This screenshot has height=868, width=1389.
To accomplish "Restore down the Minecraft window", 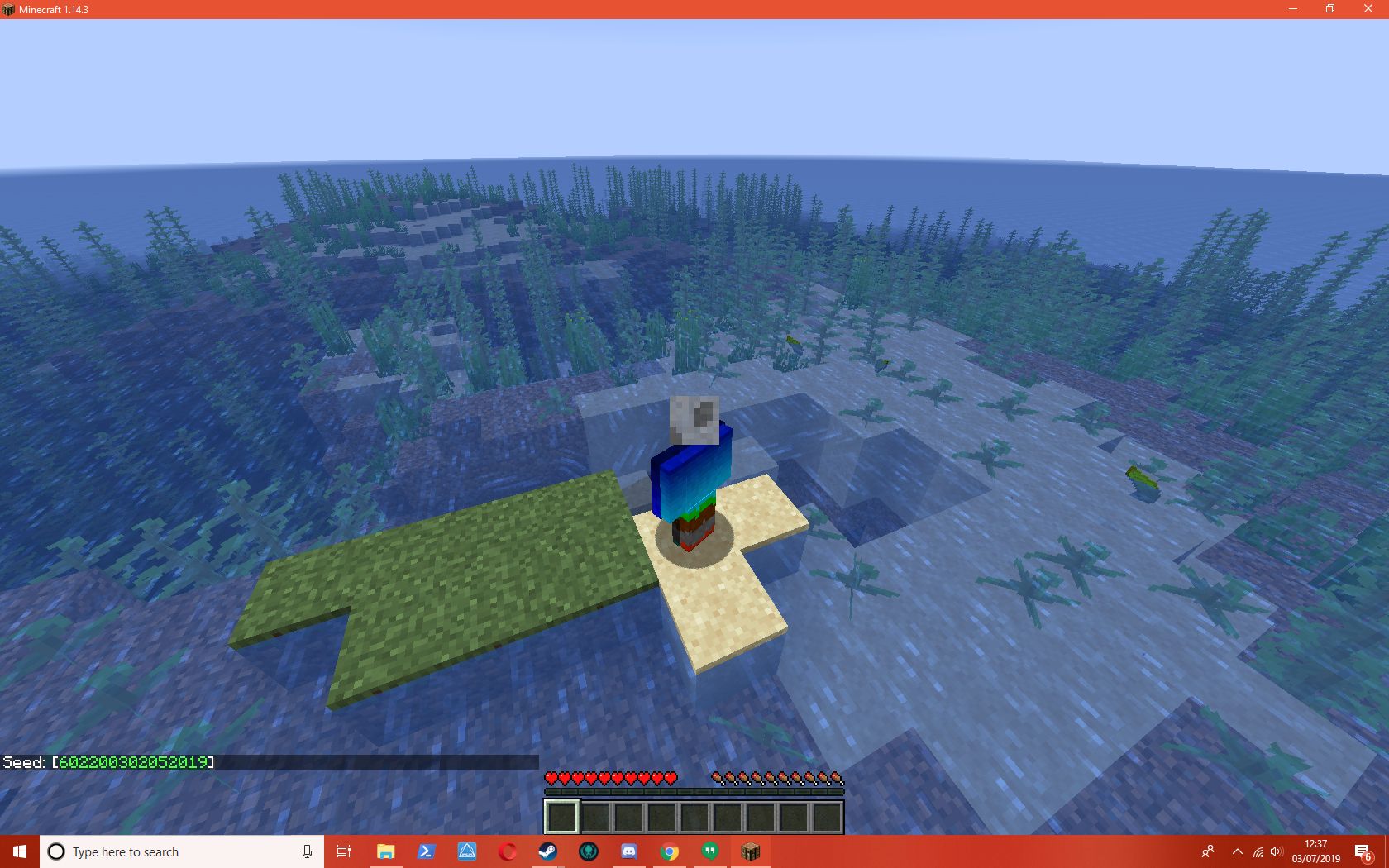I will (1330, 8).
